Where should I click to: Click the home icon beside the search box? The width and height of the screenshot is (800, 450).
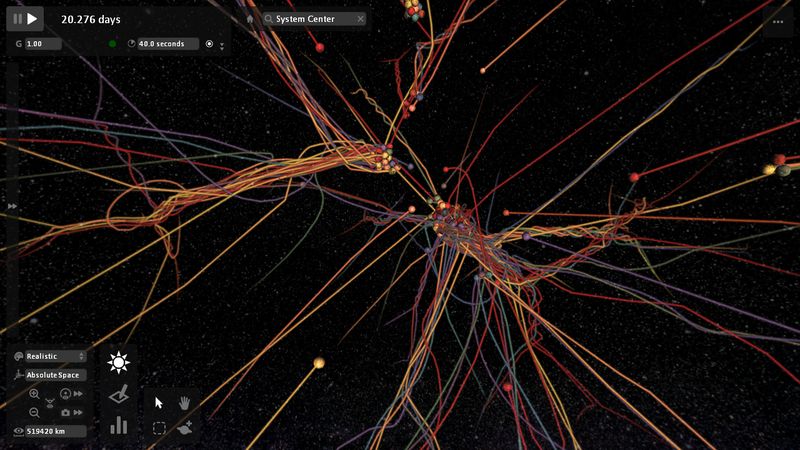coord(250,19)
